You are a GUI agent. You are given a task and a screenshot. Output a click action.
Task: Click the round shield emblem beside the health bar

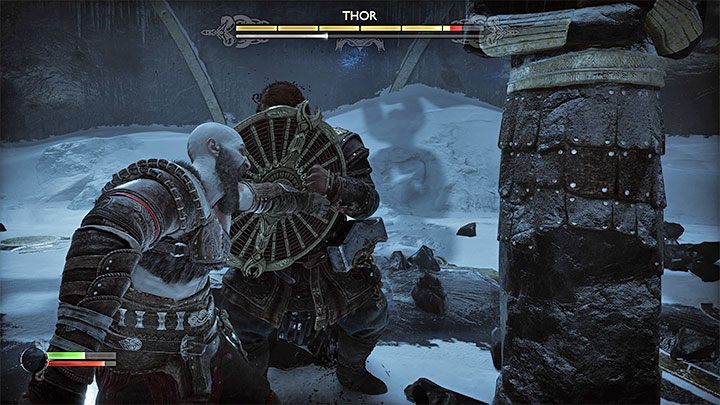point(31,361)
